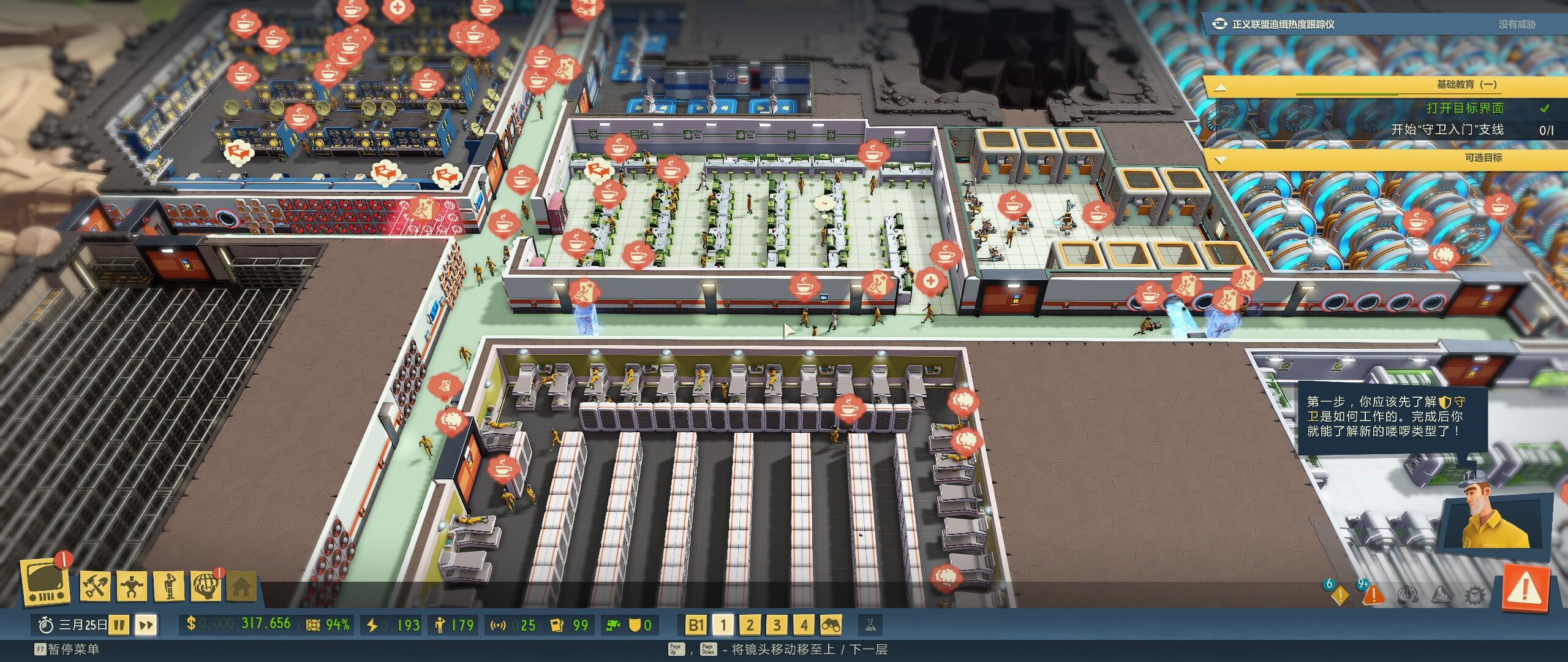Screen dimensions: 1568x662
Task: Switch to floor 2
Action: [750, 625]
